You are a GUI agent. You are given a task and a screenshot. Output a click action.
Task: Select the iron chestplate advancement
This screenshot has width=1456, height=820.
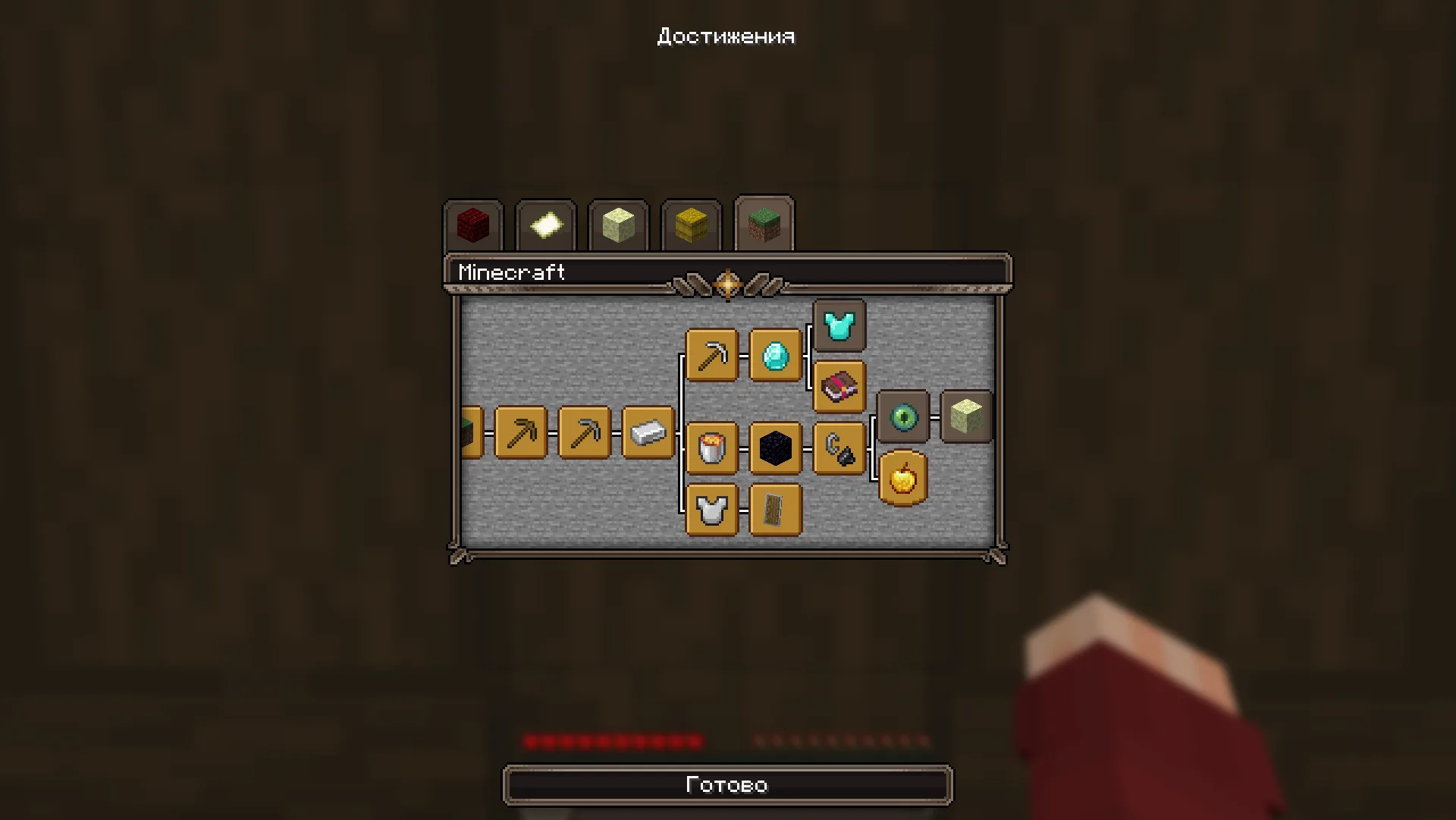(x=711, y=510)
